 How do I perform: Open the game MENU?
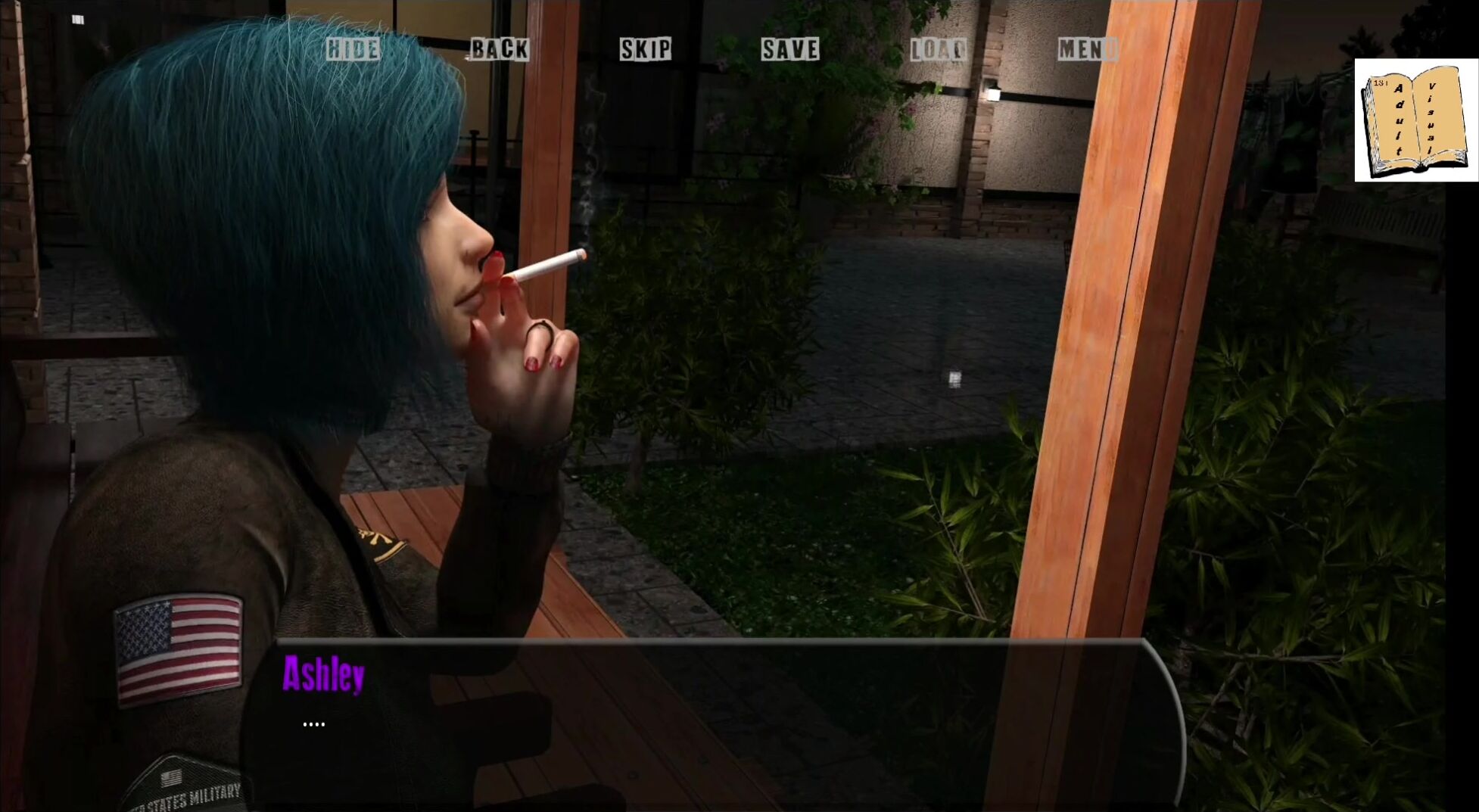(1086, 49)
